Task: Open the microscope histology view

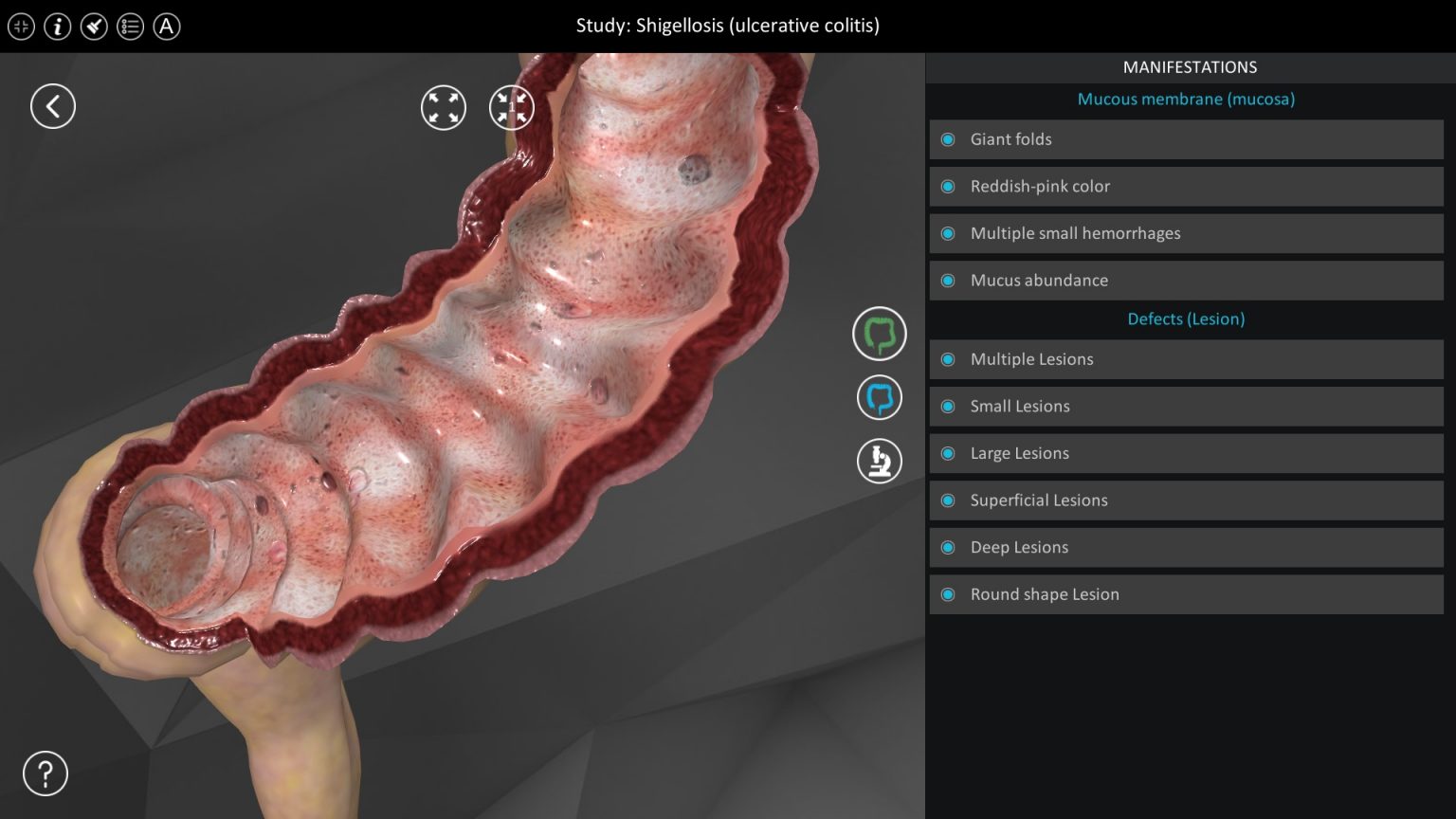Action: click(x=879, y=461)
